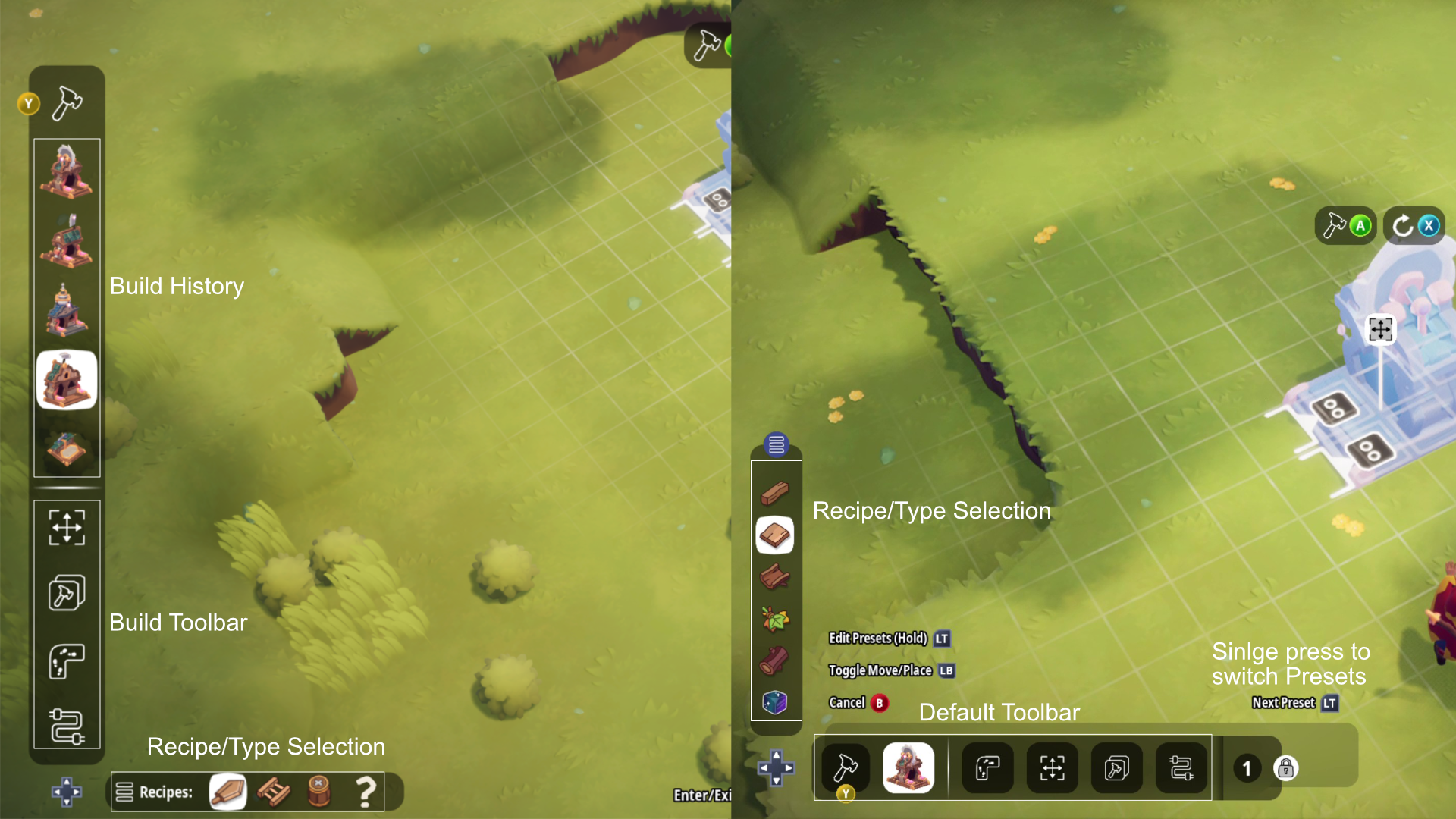Viewport: 1456px width, 819px height.
Task: Select the highlighted building in Build History
Action: click(67, 380)
